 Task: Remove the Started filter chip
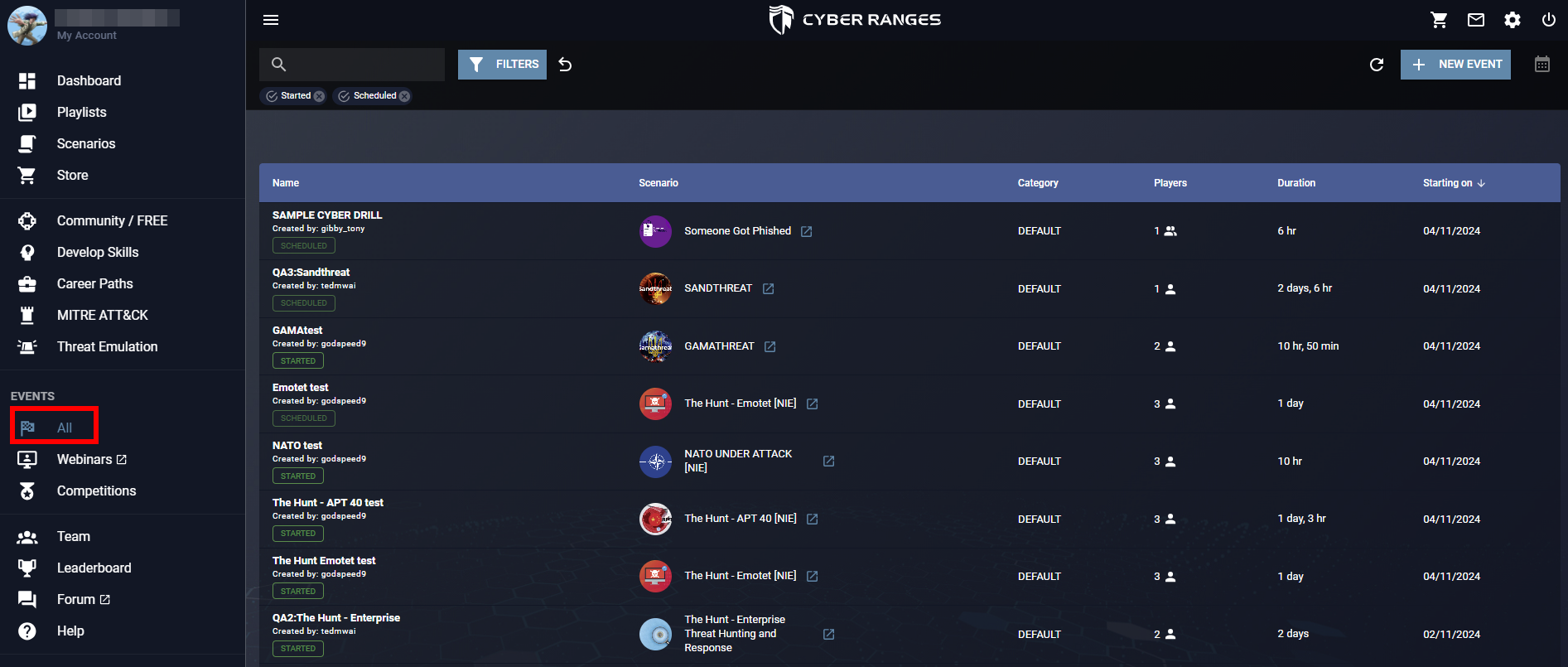320,95
